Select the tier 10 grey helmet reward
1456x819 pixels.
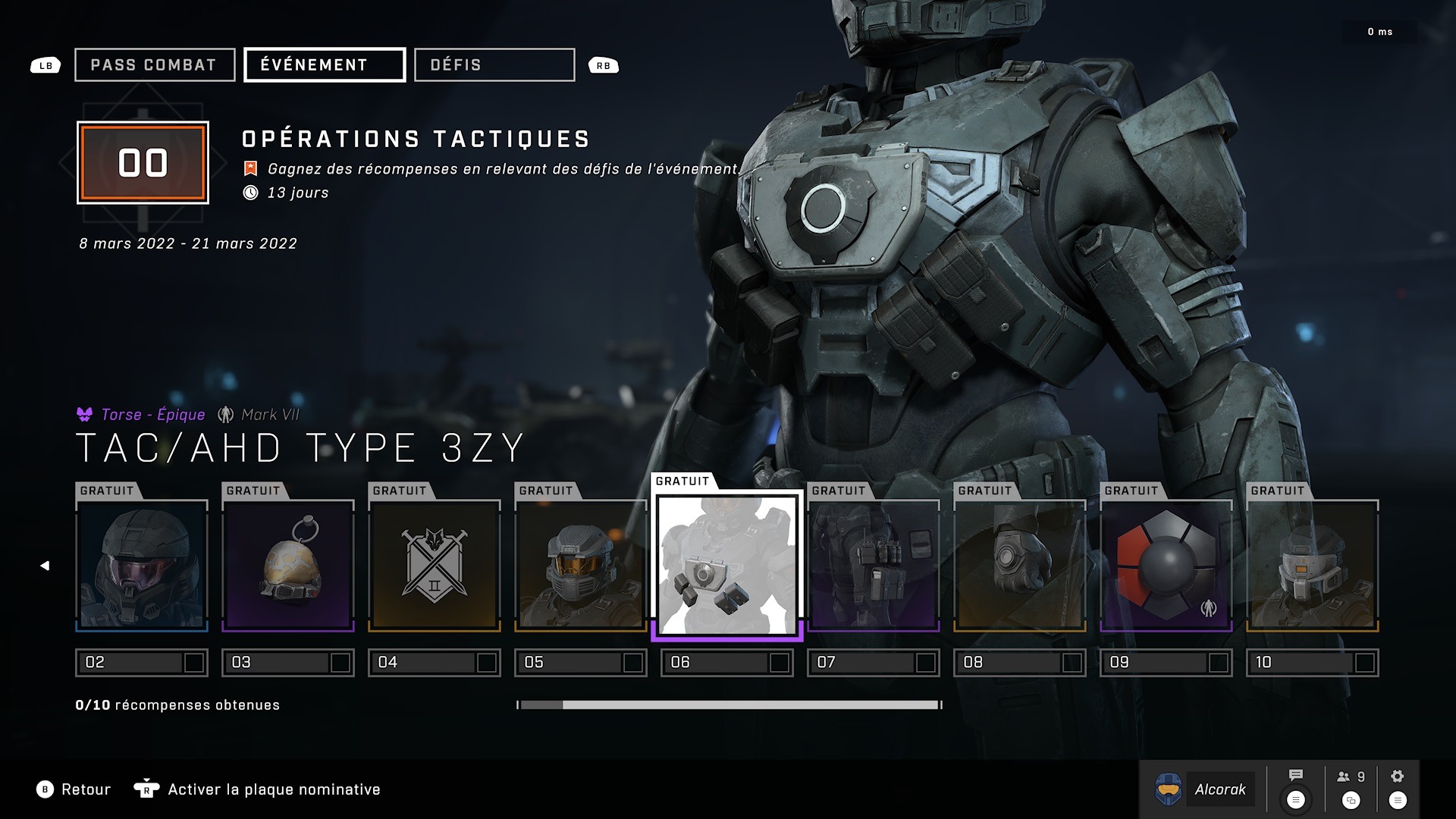pos(1313,566)
